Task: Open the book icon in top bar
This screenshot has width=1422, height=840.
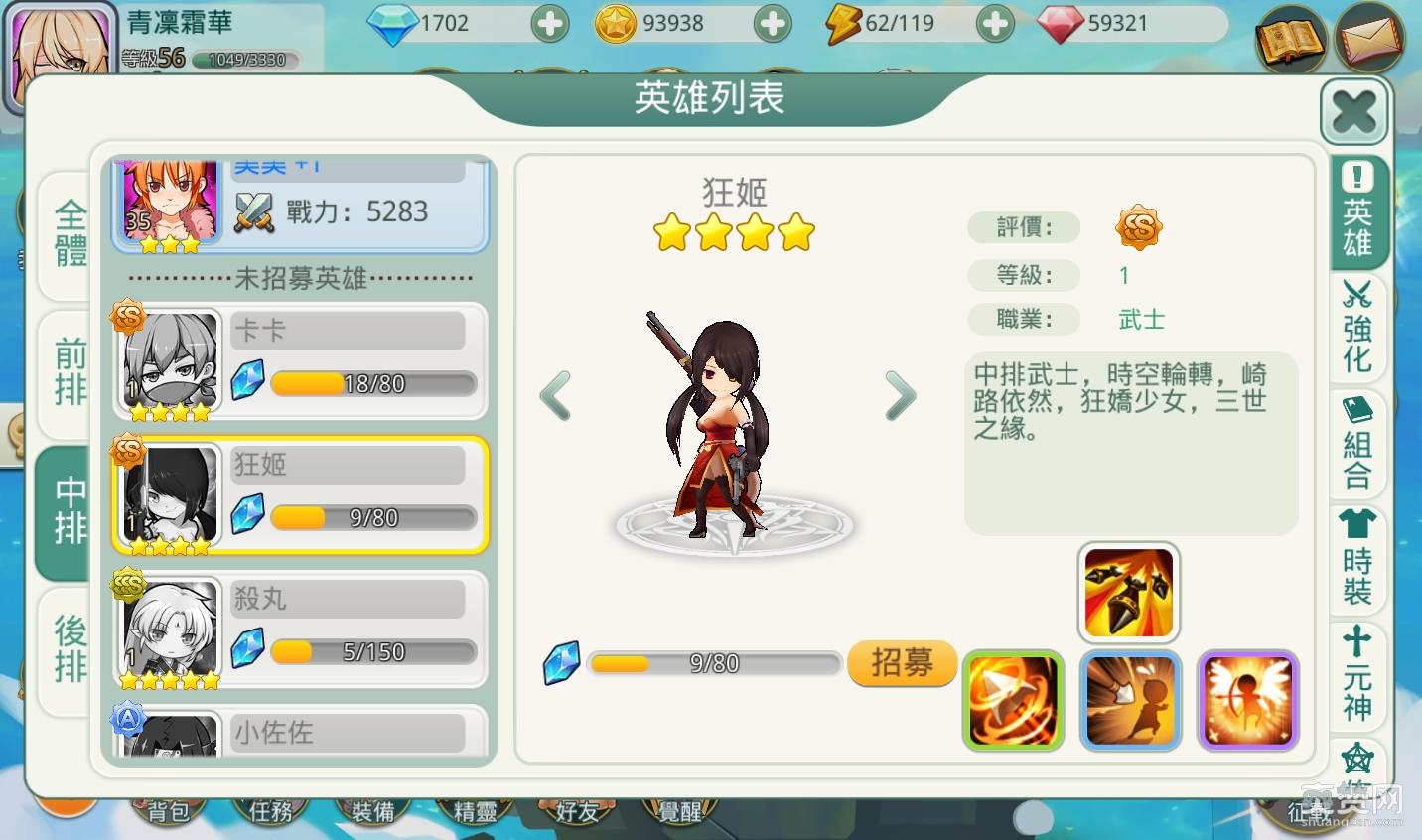Action: [1290, 40]
